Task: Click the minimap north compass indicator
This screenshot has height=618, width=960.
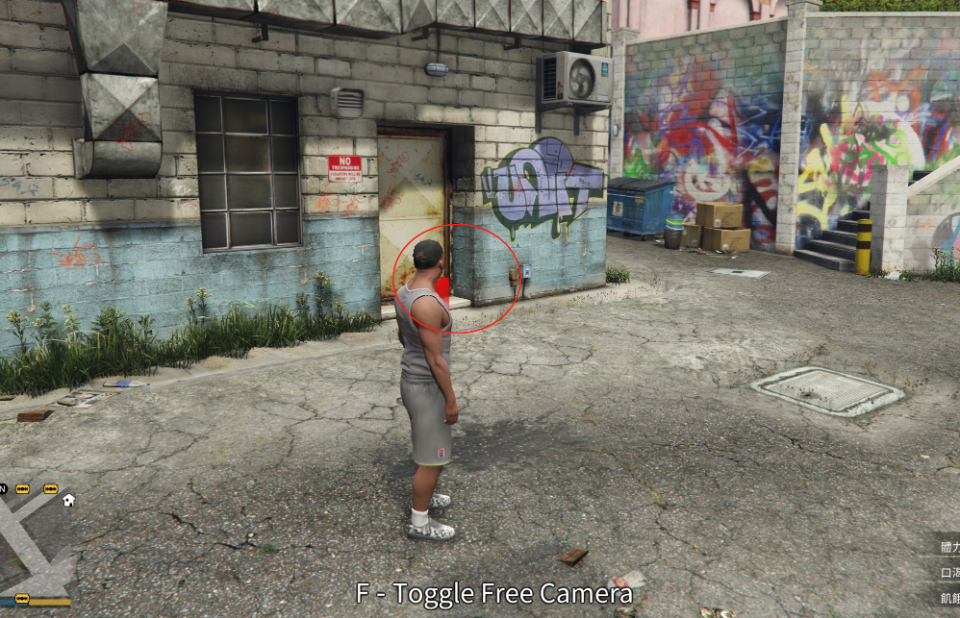Action: [3, 489]
